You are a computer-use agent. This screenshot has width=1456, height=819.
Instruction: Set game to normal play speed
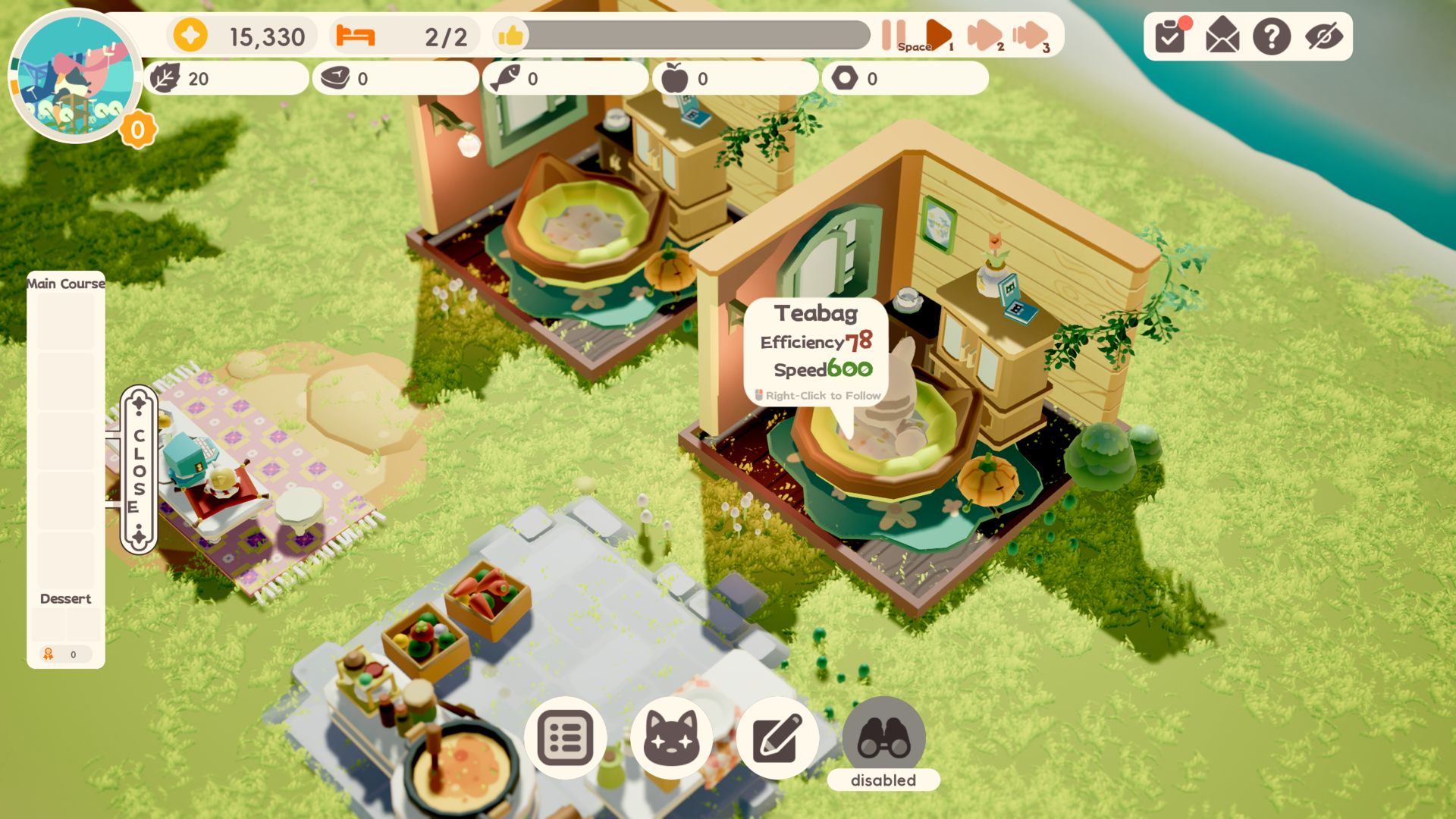click(938, 35)
